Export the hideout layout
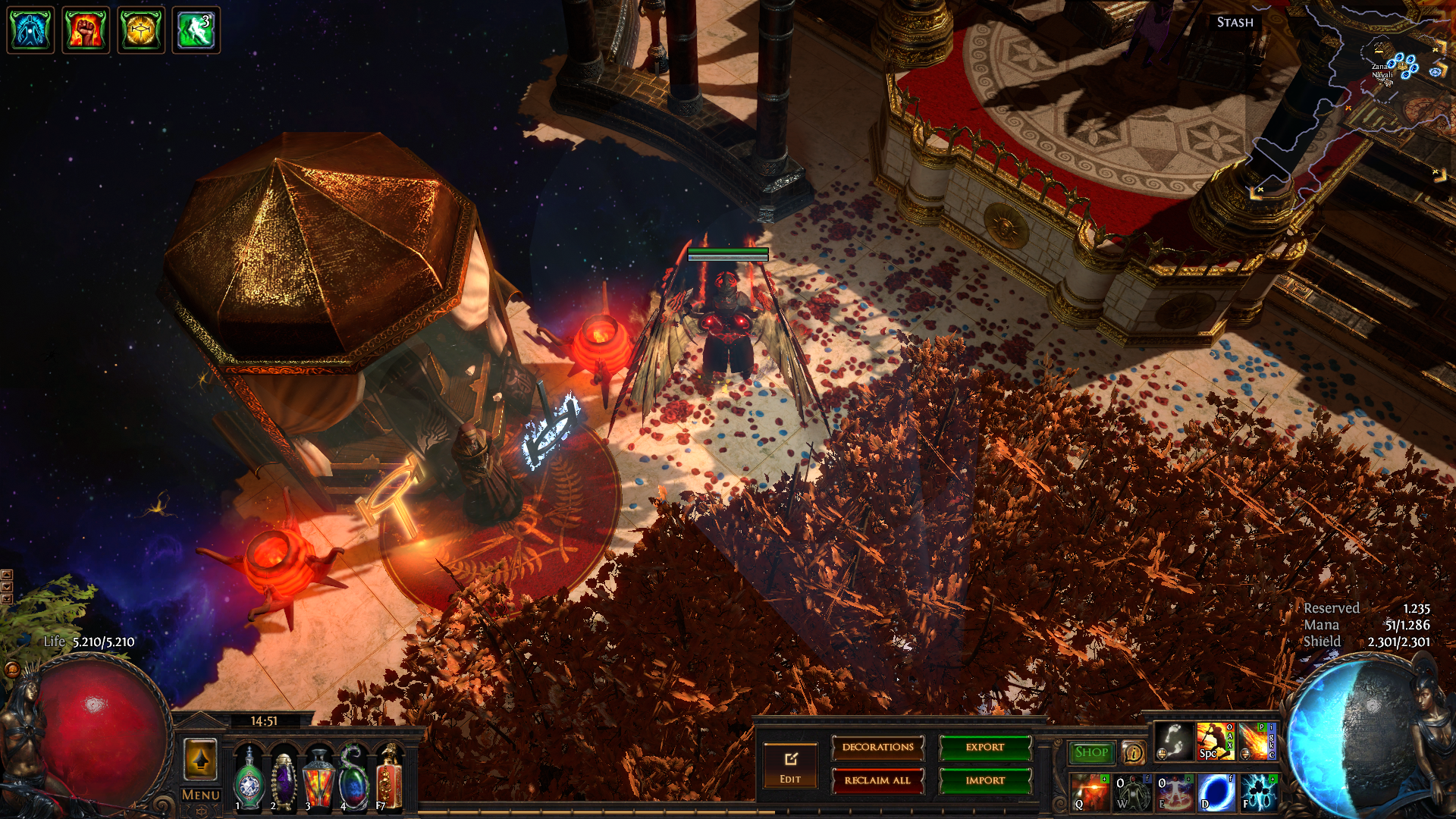The height and width of the screenshot is (819, 1456). (x=984, y=748)
